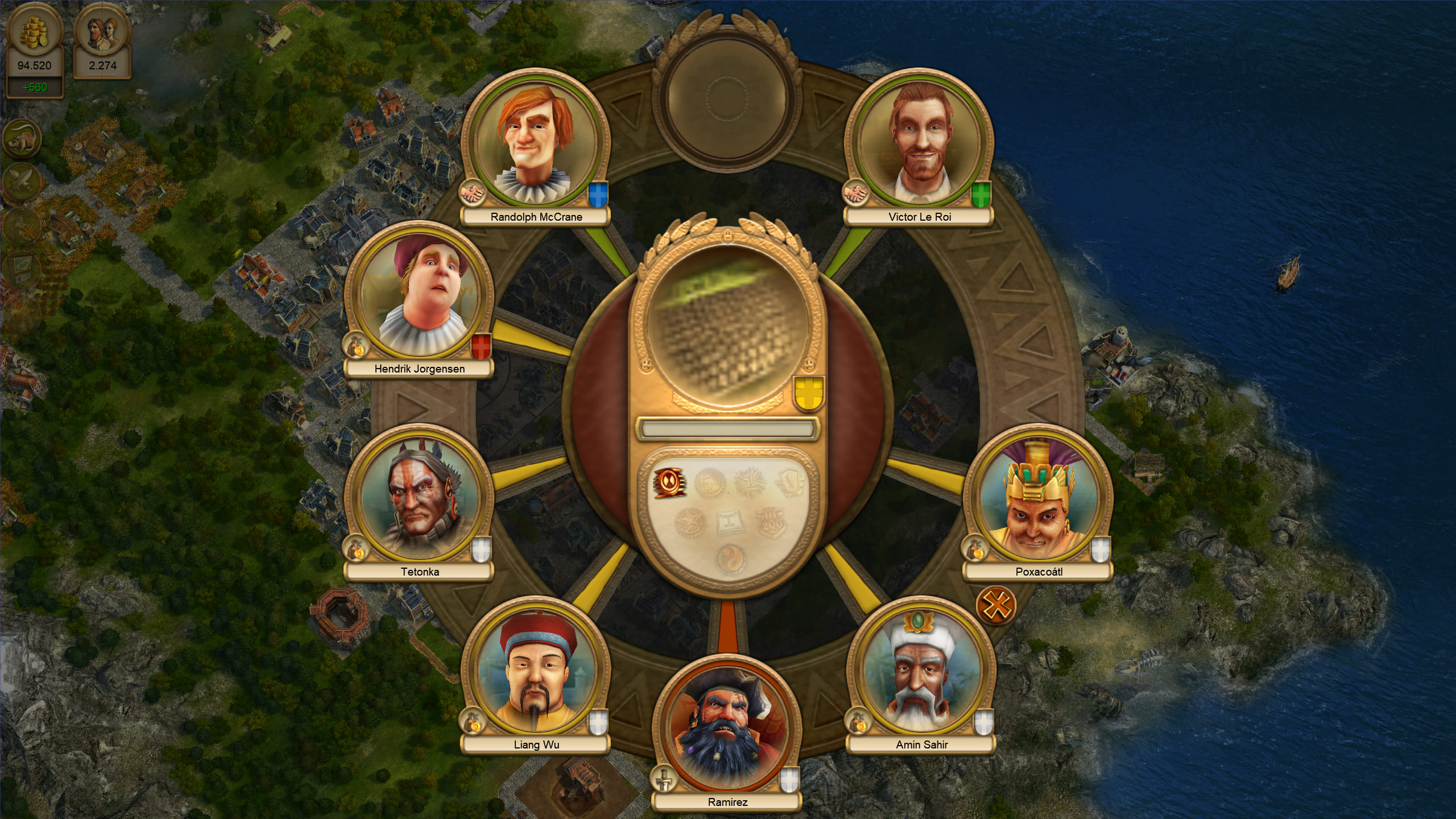Click the rat plague notification icon
This screenshot has width=1456, height=819.
tap(22, 138)
